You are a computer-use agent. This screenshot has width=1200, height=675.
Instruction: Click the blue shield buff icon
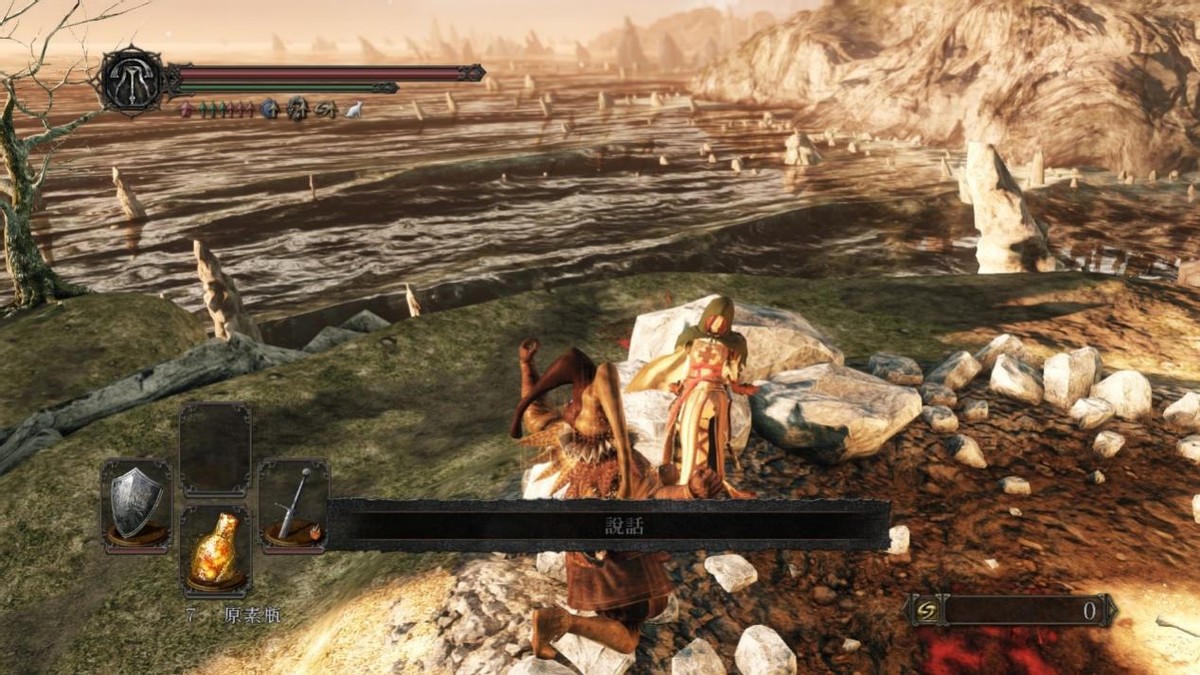[269, 109]
